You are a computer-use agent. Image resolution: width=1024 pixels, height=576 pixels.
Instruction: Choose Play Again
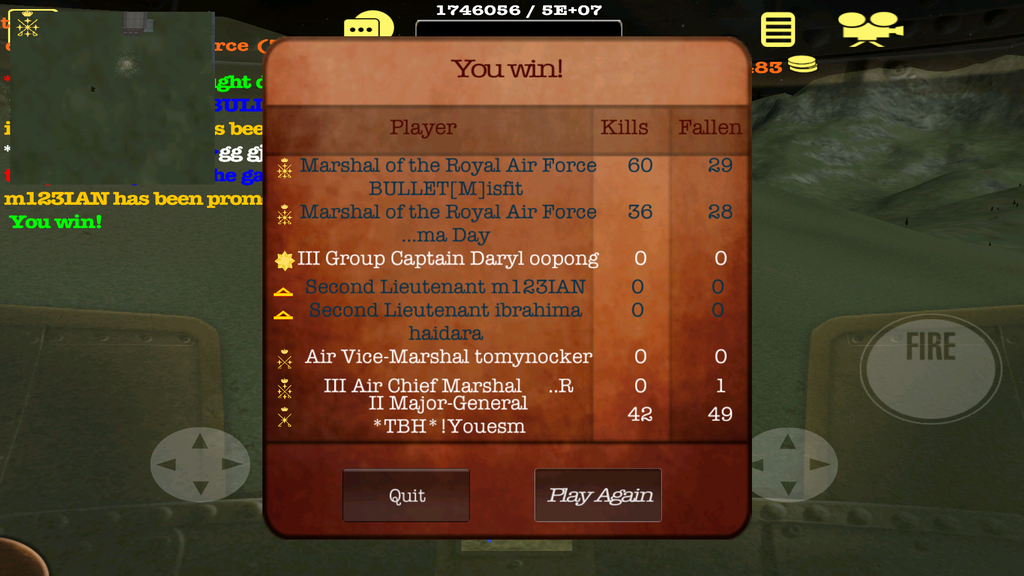point(598,495)
